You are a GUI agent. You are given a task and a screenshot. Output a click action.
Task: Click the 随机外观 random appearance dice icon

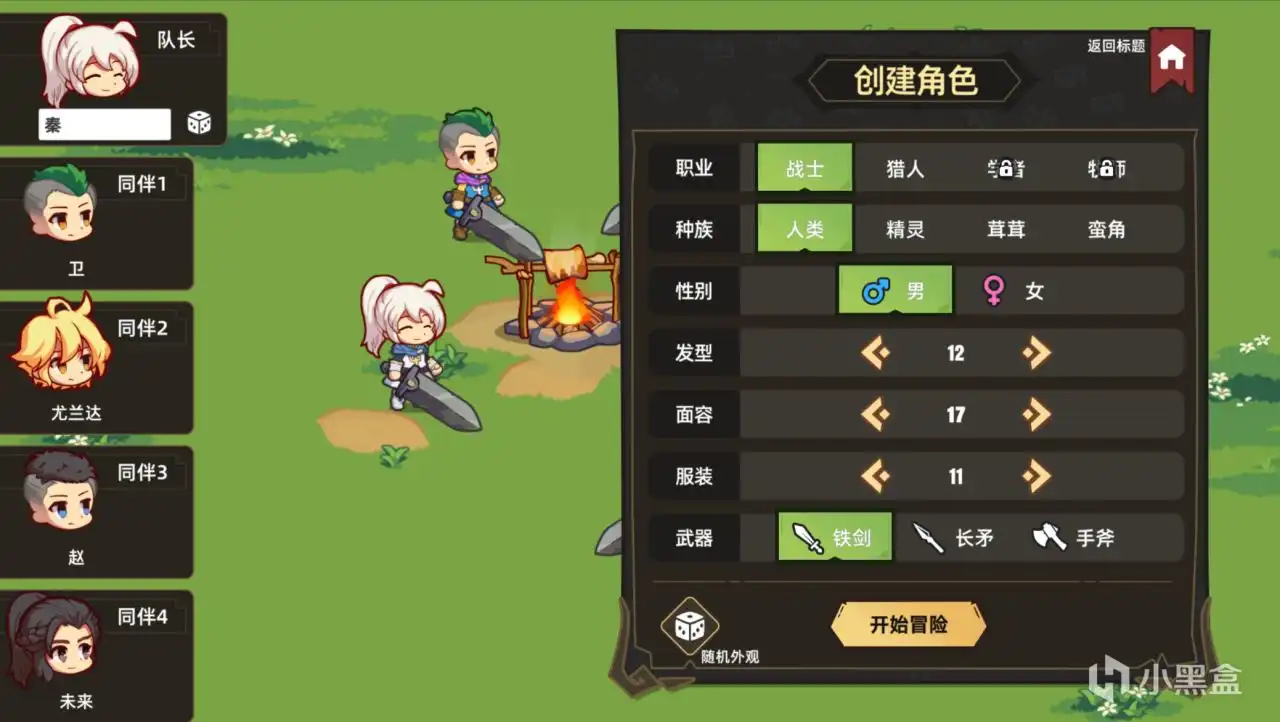pyautogui.click(x=691, y=626)
